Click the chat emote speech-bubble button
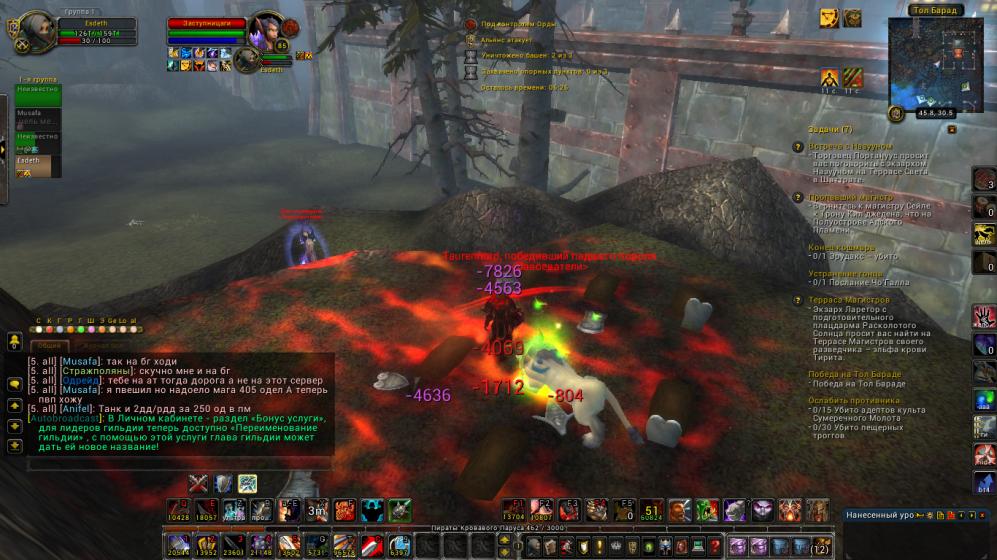Screen dimensions: 997x560 pyautogui.click(x=15, y=383)
